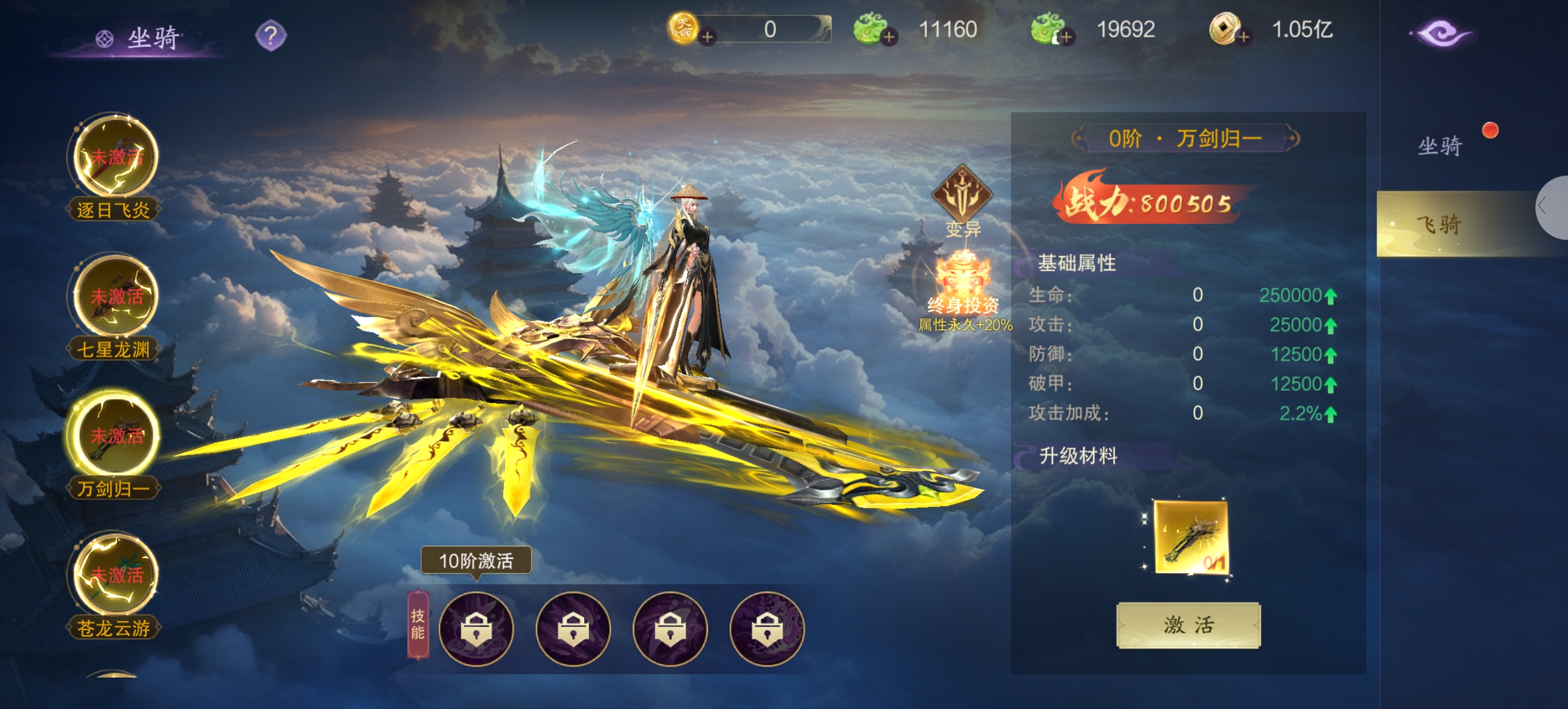The width and height of the screenshot is (1568, 709).
Task: Switch to the 飞骑 tab
Action: (x=1440, y=224)
